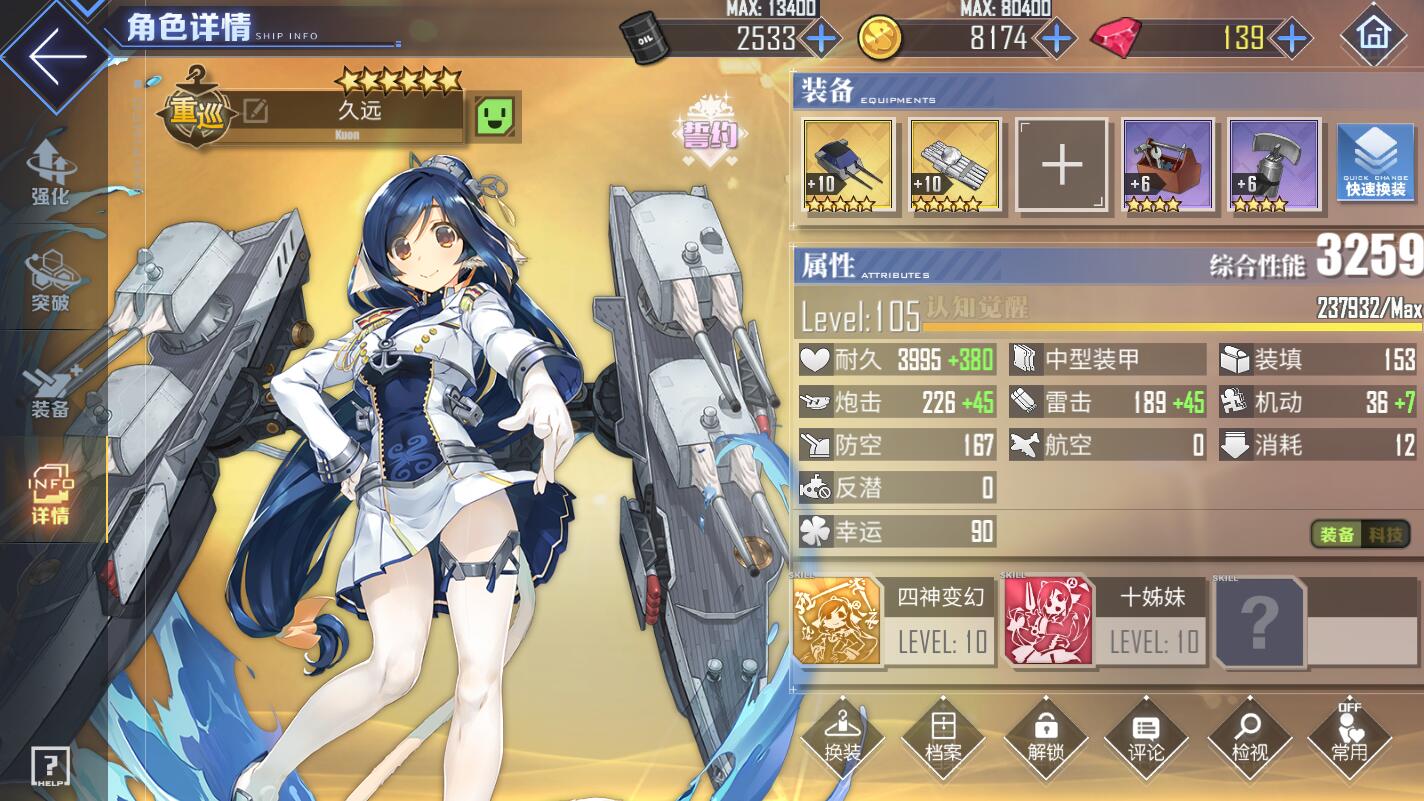Screen dimensions: 1424x801
Task: Open 快速换装 quick change
Action: (x=1375, y=162)
